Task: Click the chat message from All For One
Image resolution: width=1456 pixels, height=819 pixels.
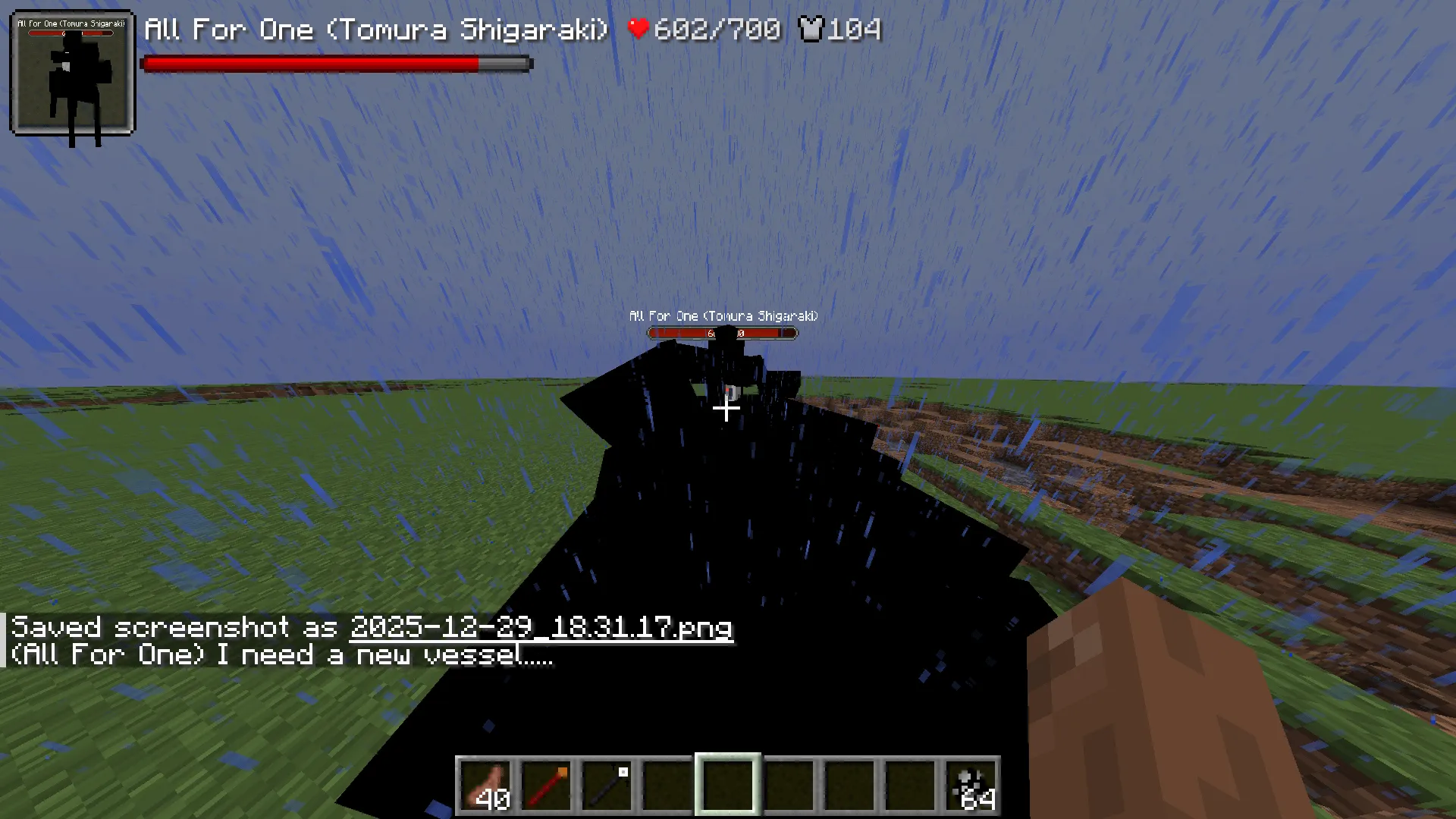Action: pos(281,654)
